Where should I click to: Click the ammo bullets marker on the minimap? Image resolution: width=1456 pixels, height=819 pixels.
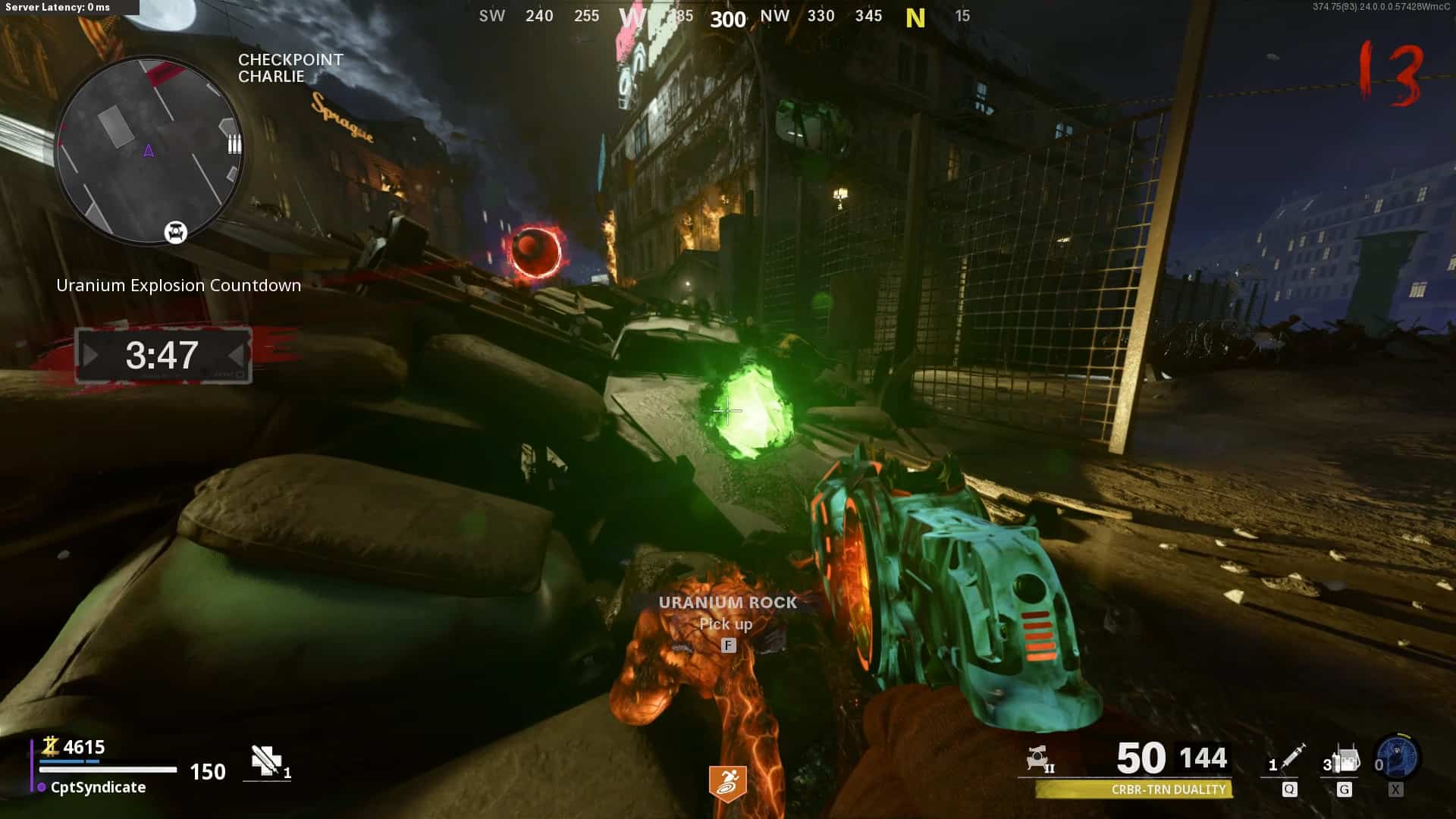tap(234, 144)
